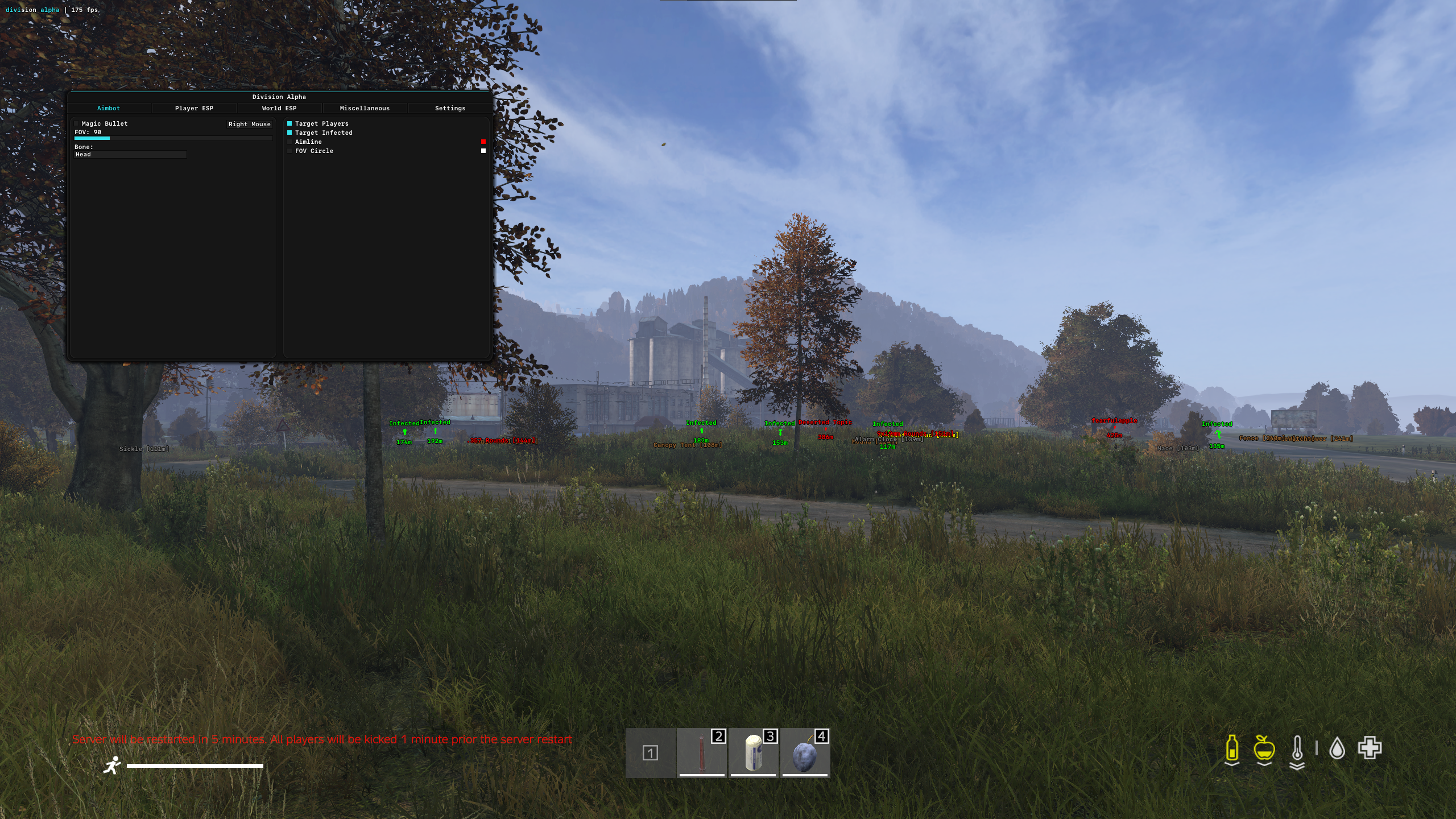Click the Right Mouse keybind button
Viewport: 1456px width, 819px height.
pos(249,124)
